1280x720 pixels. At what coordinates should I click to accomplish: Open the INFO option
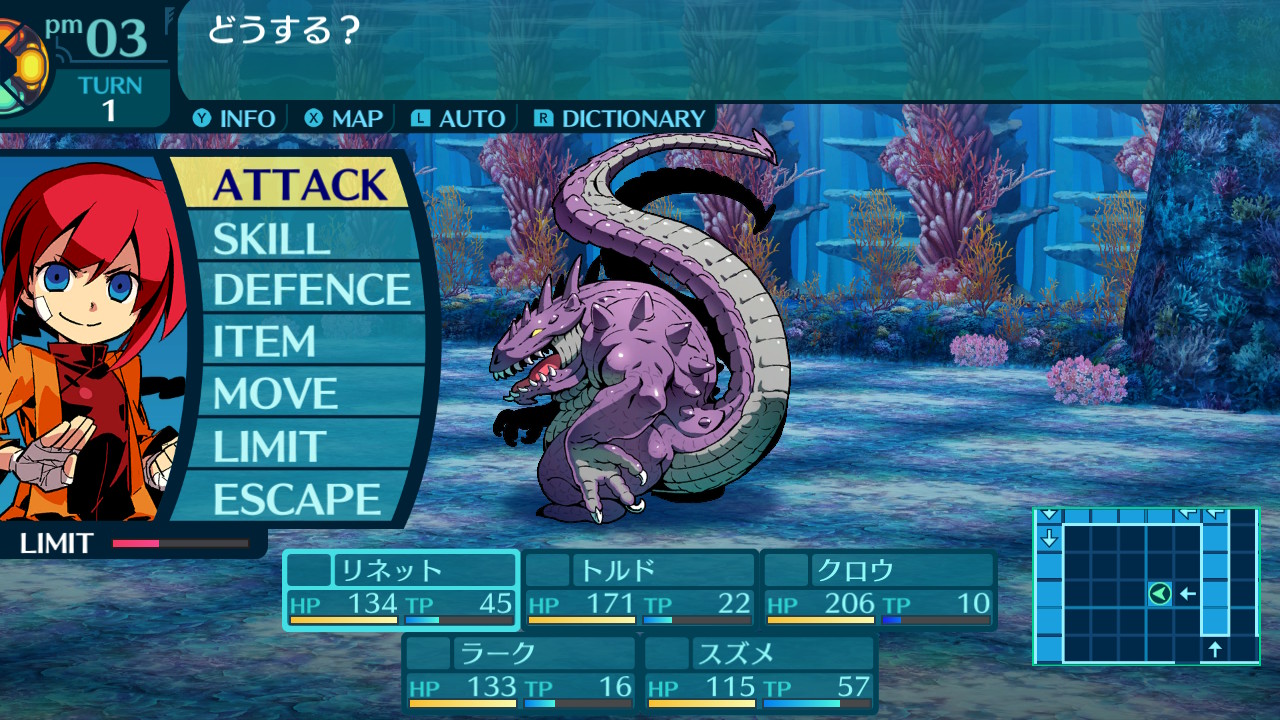[236, 119]
